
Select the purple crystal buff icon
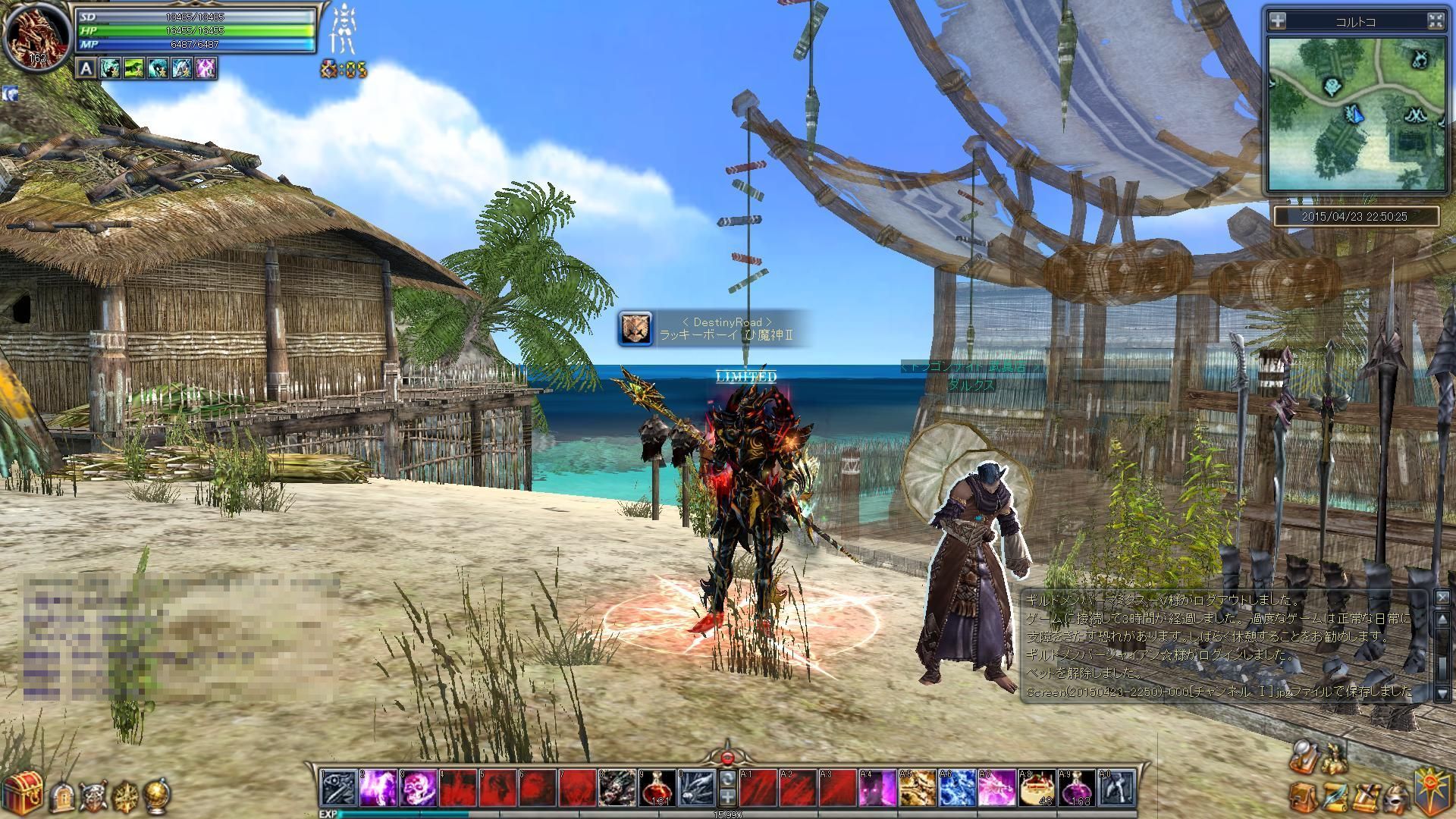point(206,69)
